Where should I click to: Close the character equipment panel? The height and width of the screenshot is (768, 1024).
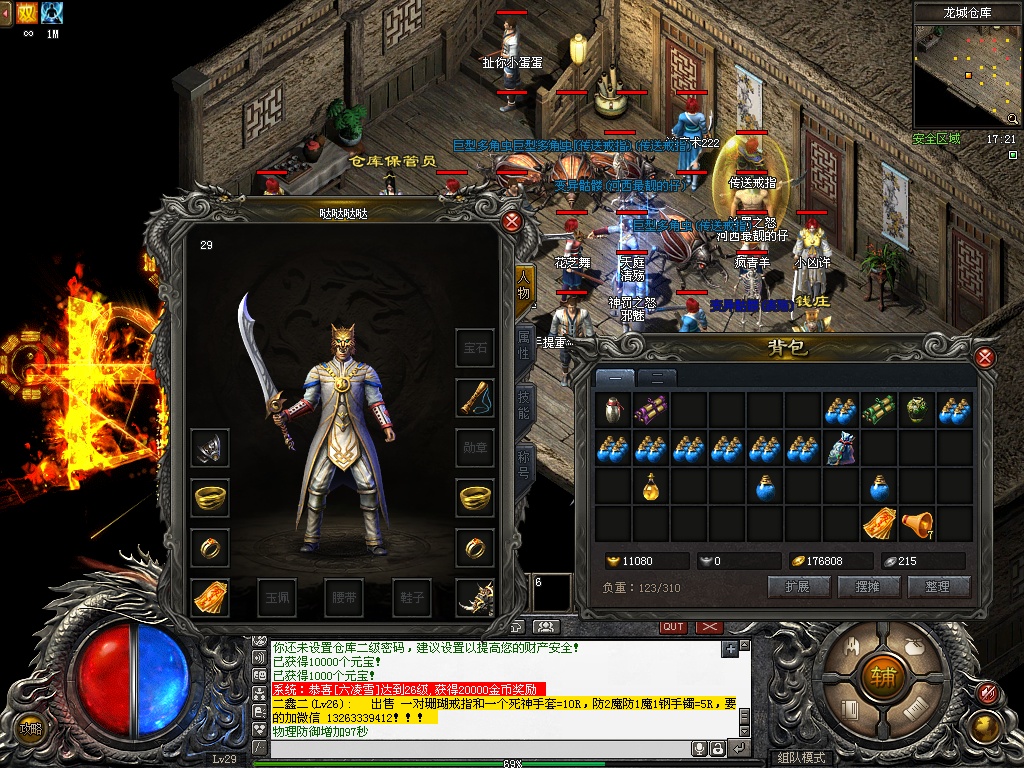click(x=512, y=222)
